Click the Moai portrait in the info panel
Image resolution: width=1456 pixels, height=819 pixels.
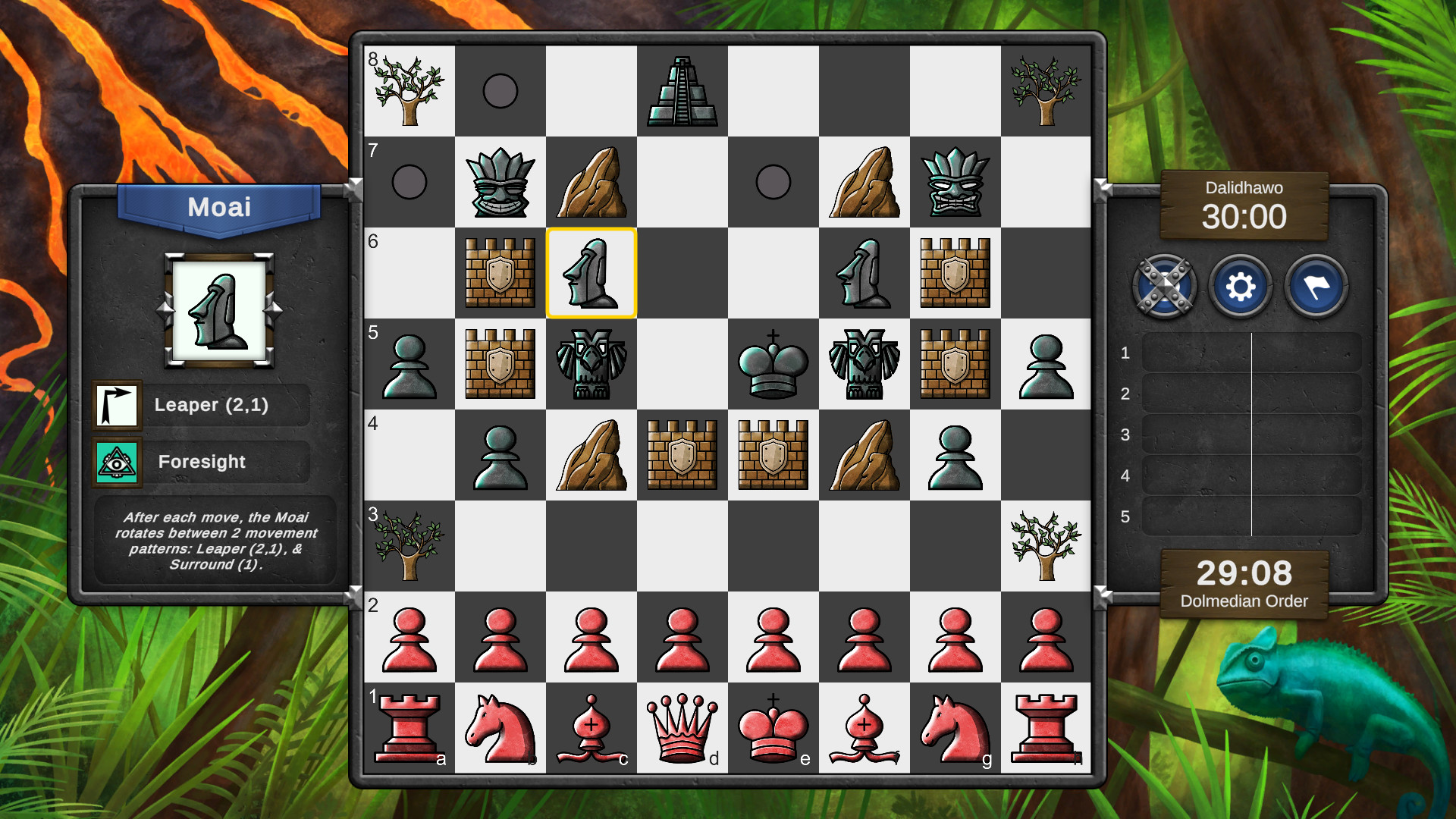218,311
